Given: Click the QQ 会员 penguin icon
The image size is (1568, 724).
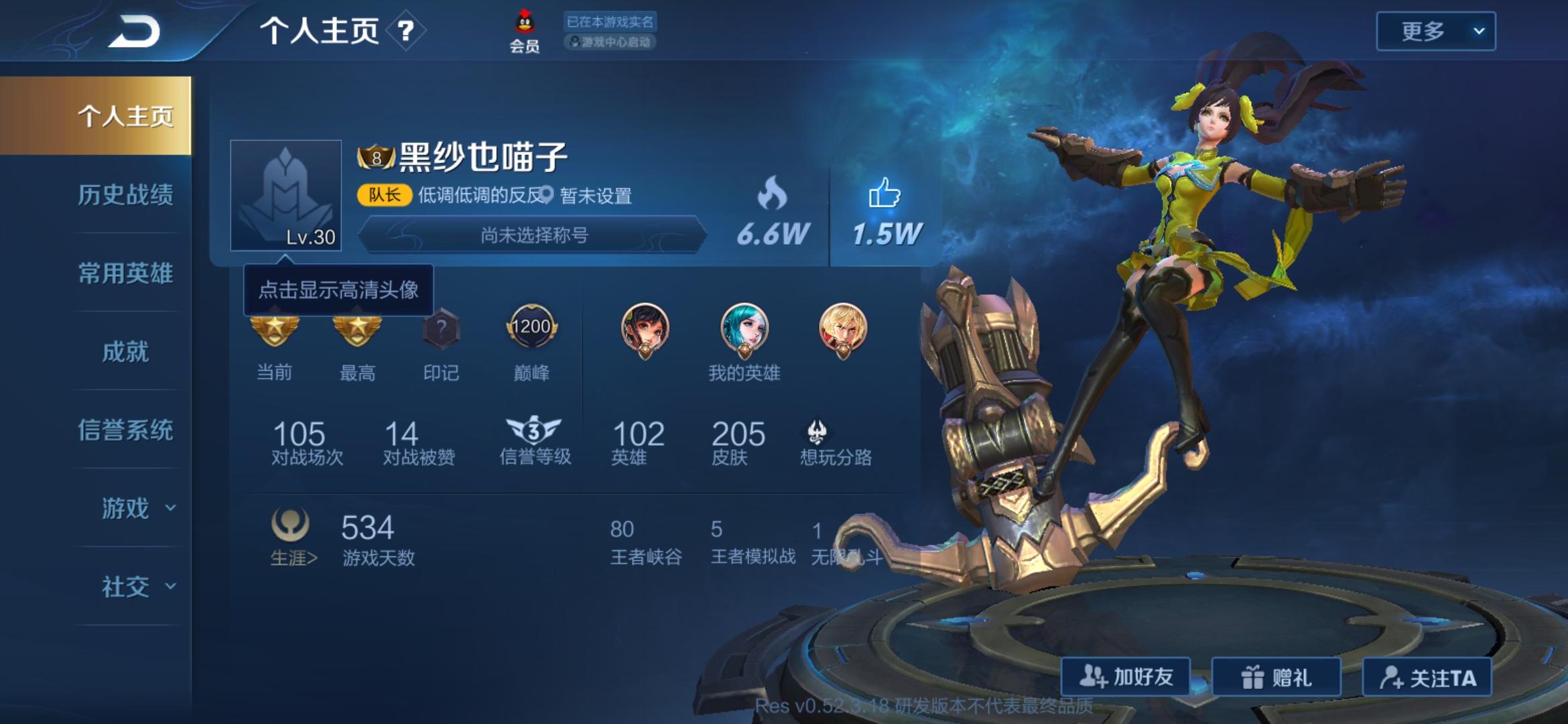Looking at the screenshot, I should (x=524, y=23).
